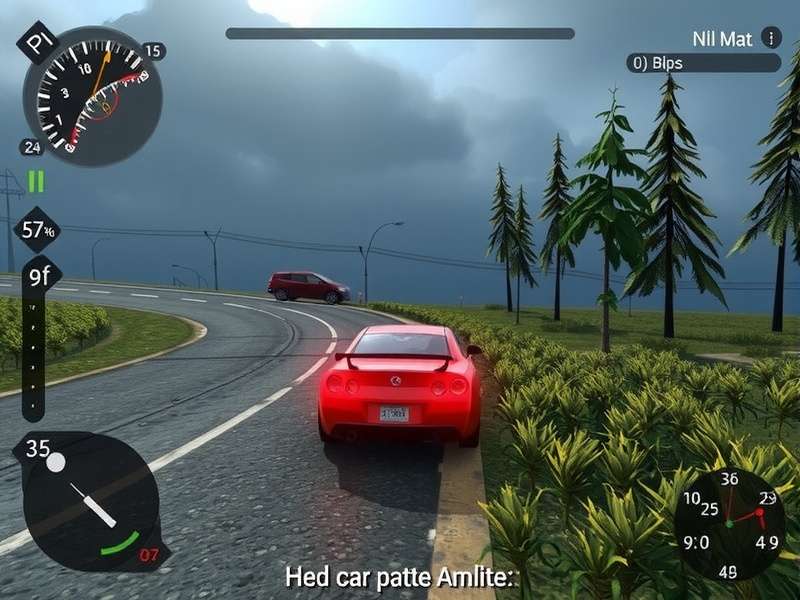This screenshot has width=800, height=600.
Task: Tap the P diamond badge
Action: [39, 43]
